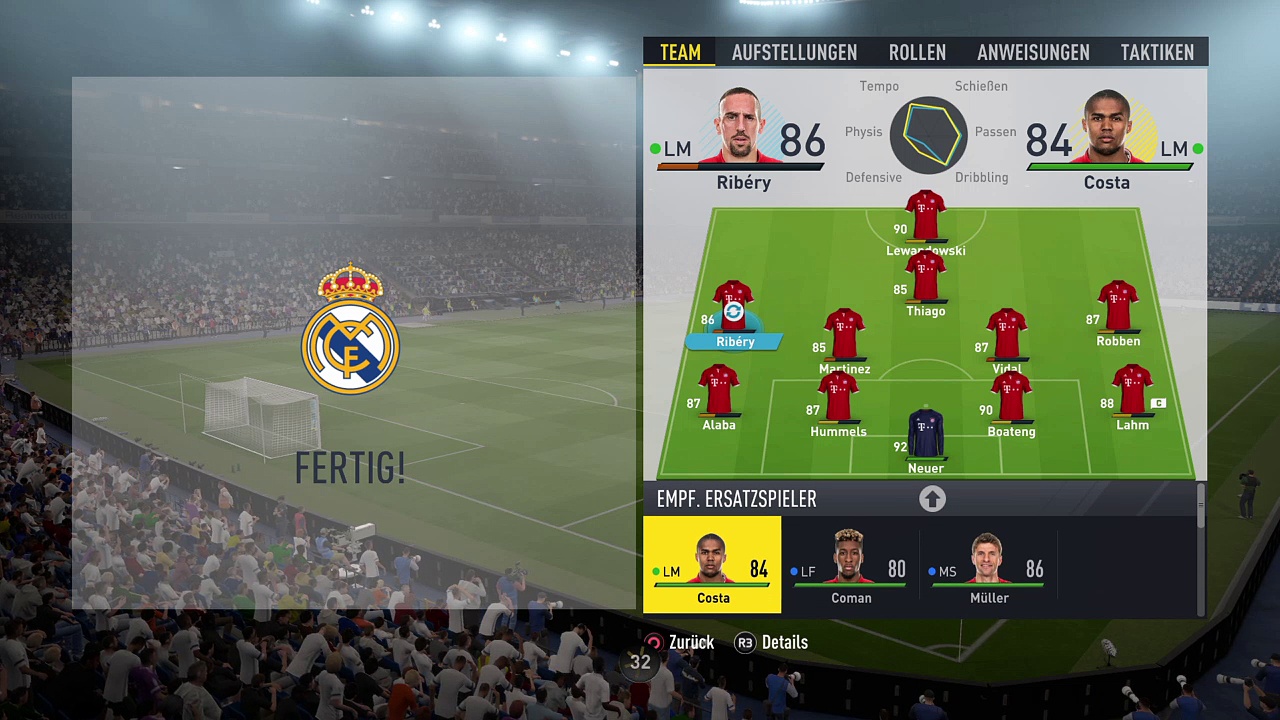Select Ribéry on the pitch
The image size is (1280, 720).
pyautogui.click(x=733, y=312)
